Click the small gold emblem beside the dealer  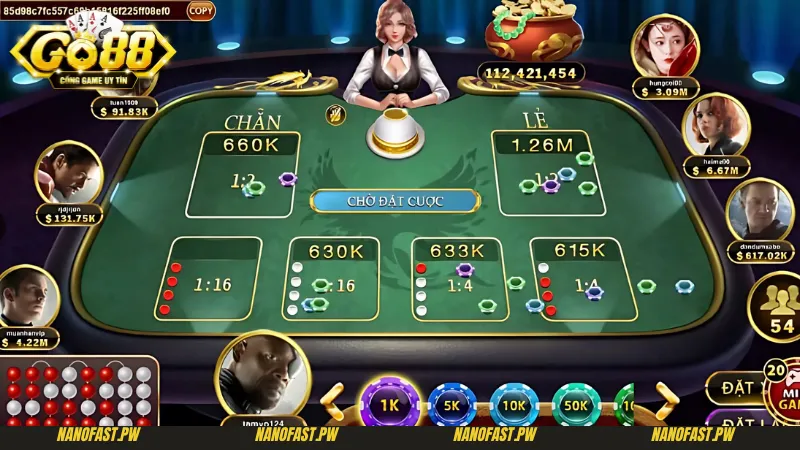(x=336, y=115)
